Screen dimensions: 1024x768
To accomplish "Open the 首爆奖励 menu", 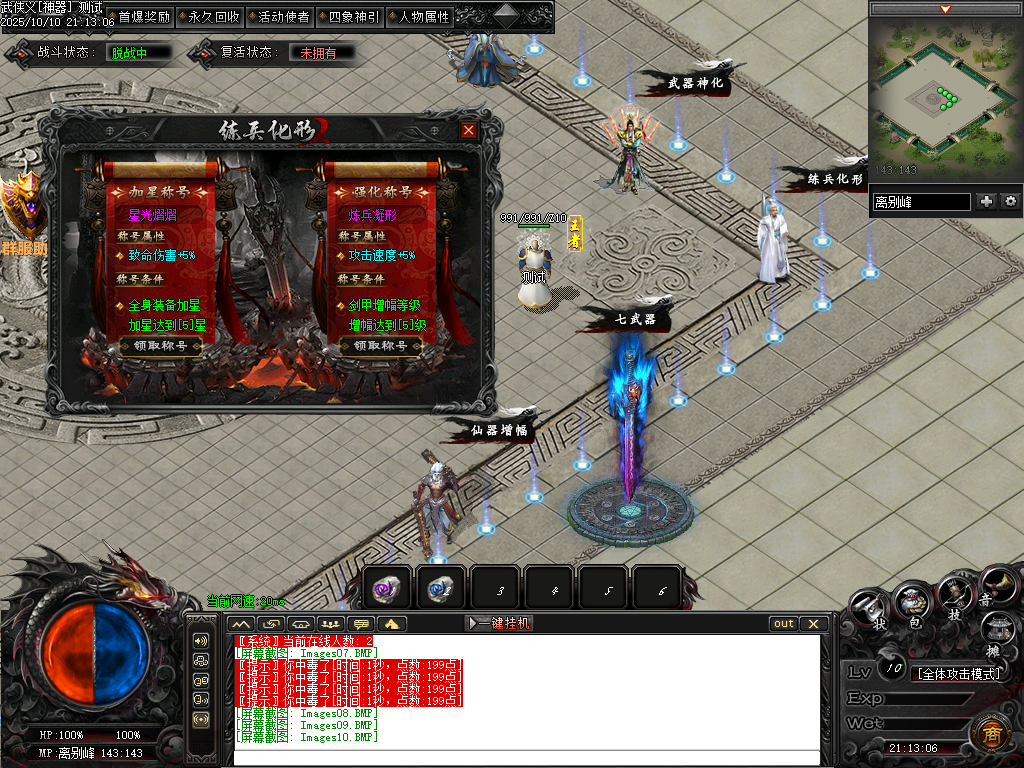I will click(x=144, y=17).
